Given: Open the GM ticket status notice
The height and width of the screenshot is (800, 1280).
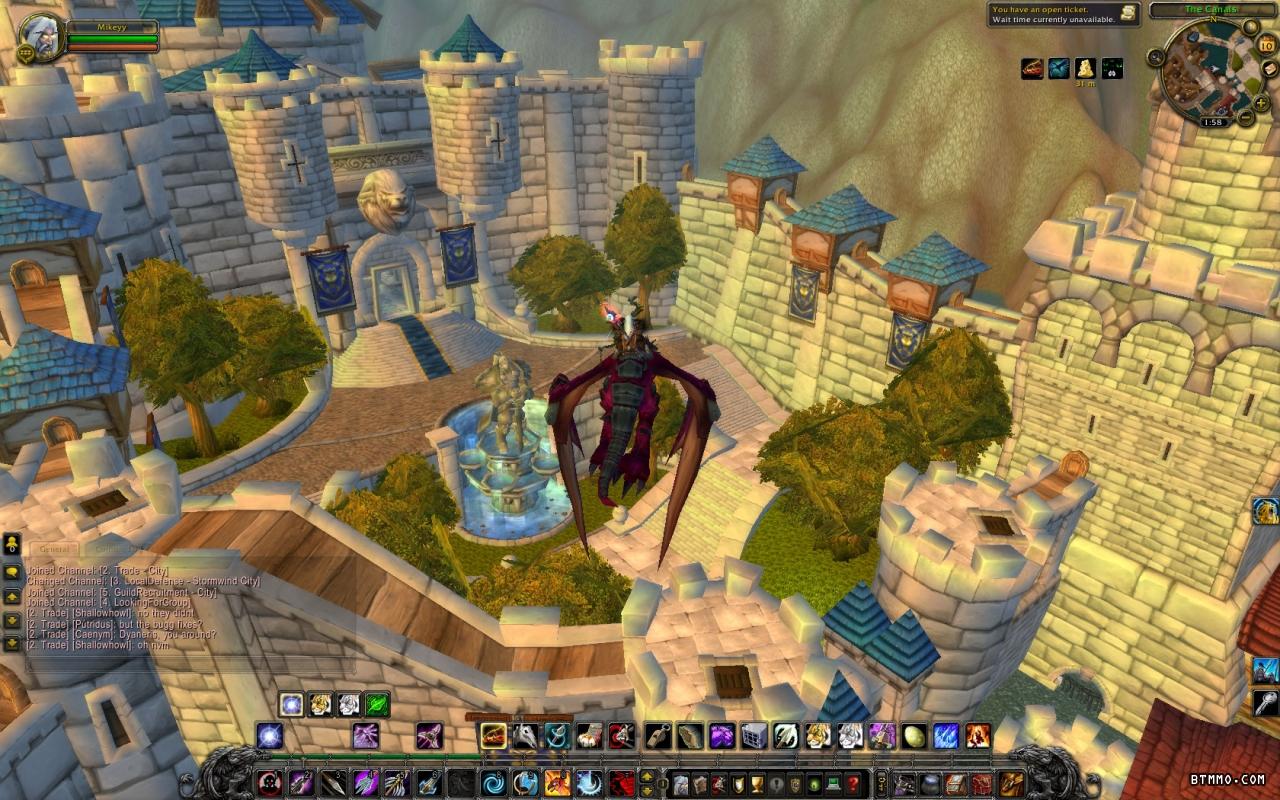Looking at the screenshot, I should 1064,14.
